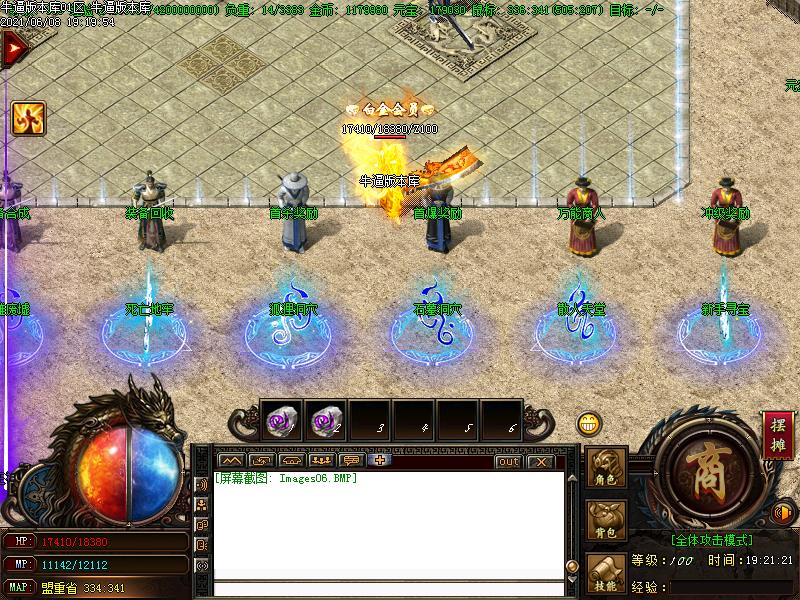Select hotbar slot 1 purple rune stone

click(282, 422)
